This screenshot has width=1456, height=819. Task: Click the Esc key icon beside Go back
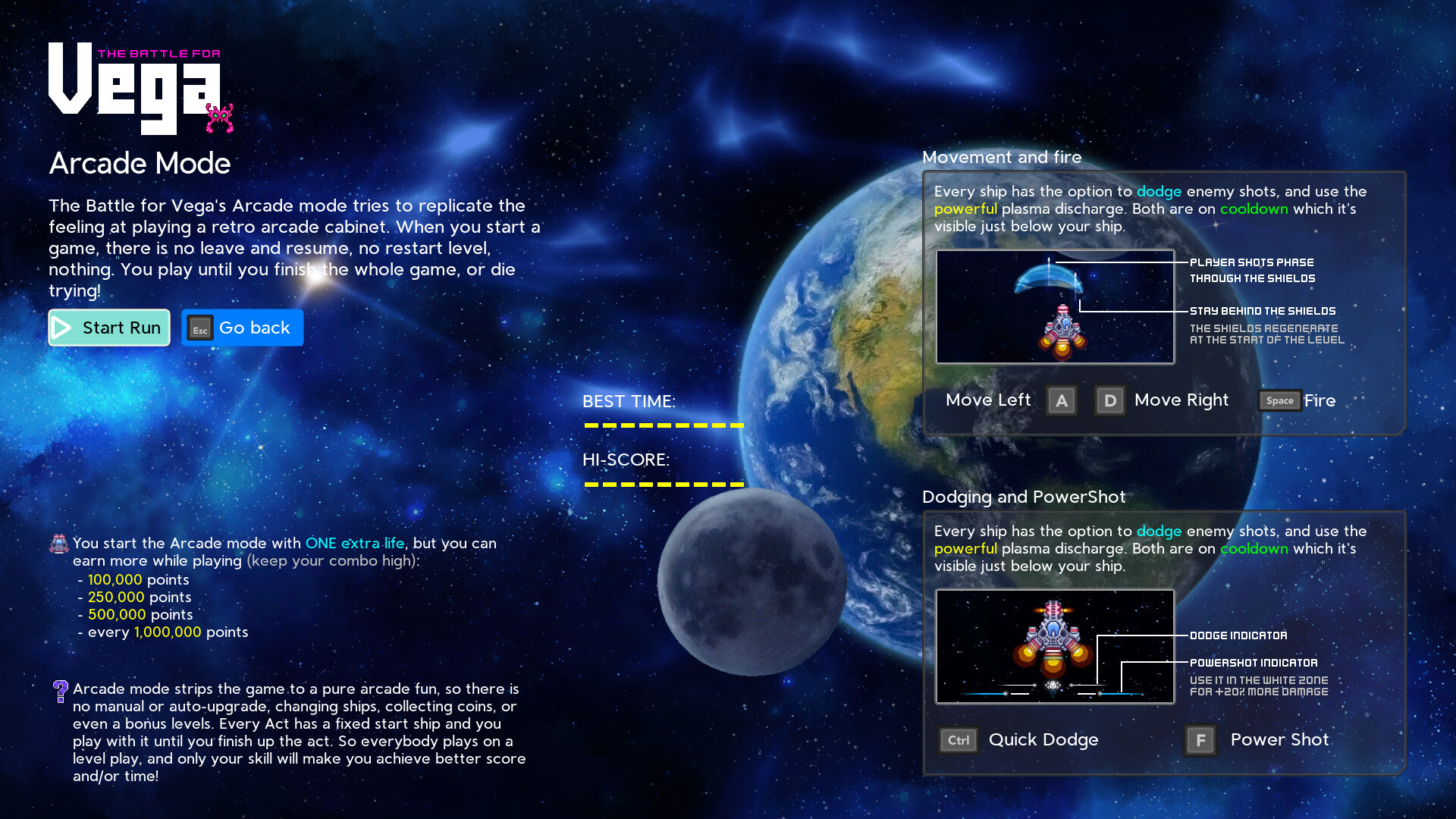(x=199, y=329)
